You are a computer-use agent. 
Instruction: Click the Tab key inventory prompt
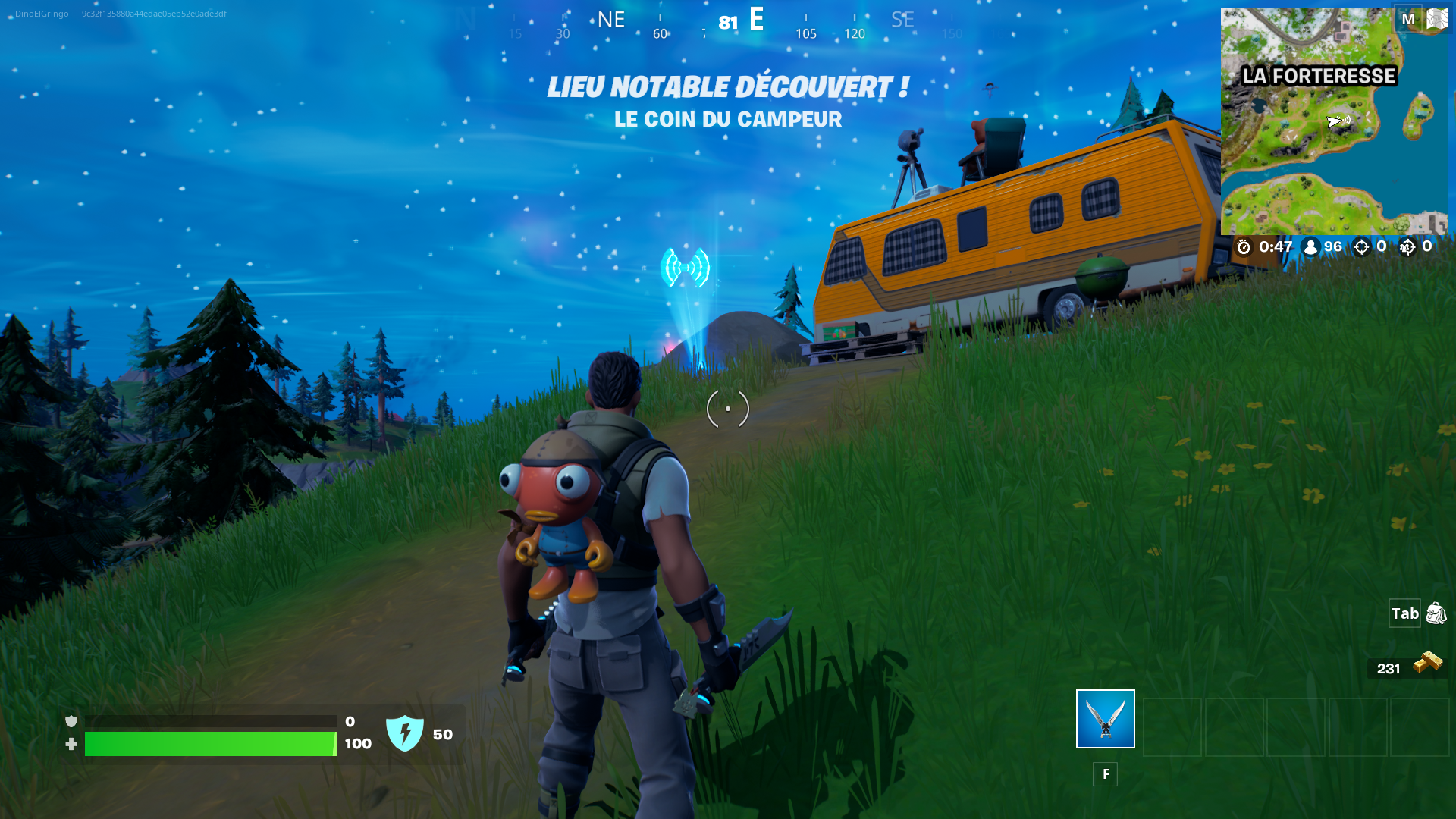[x=1405, y=614]
